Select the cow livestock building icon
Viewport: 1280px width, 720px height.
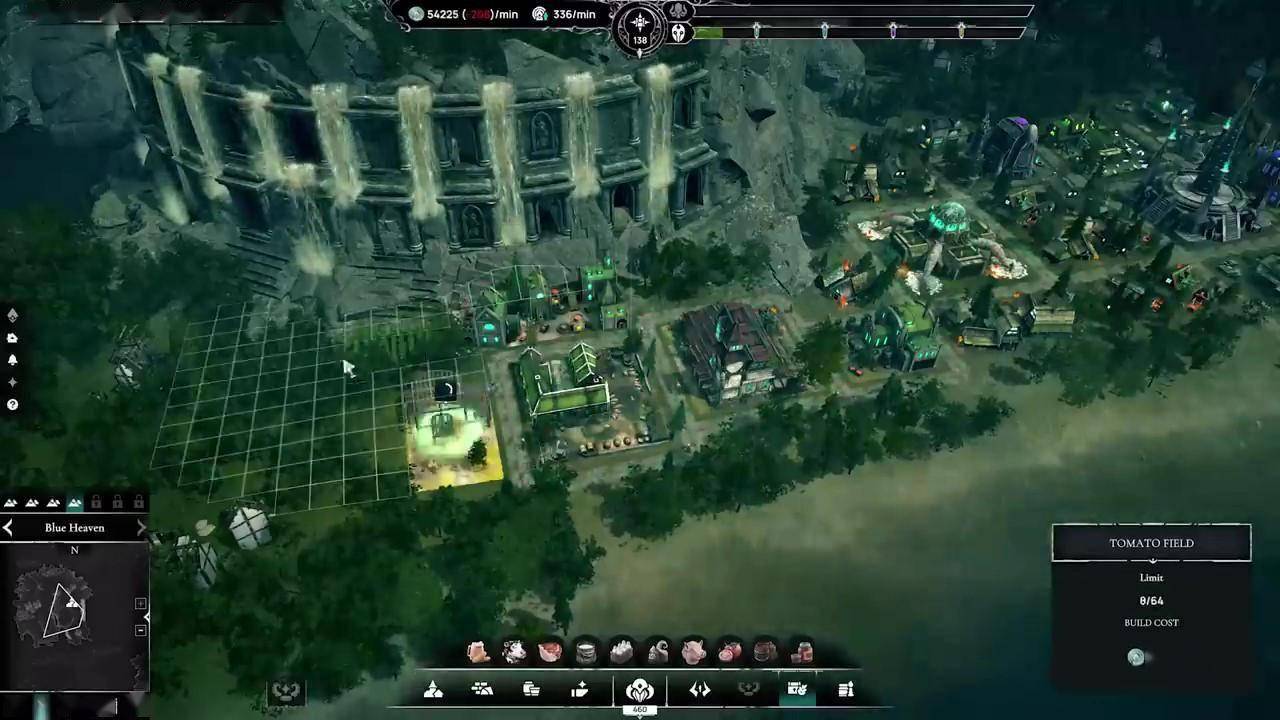514,653
